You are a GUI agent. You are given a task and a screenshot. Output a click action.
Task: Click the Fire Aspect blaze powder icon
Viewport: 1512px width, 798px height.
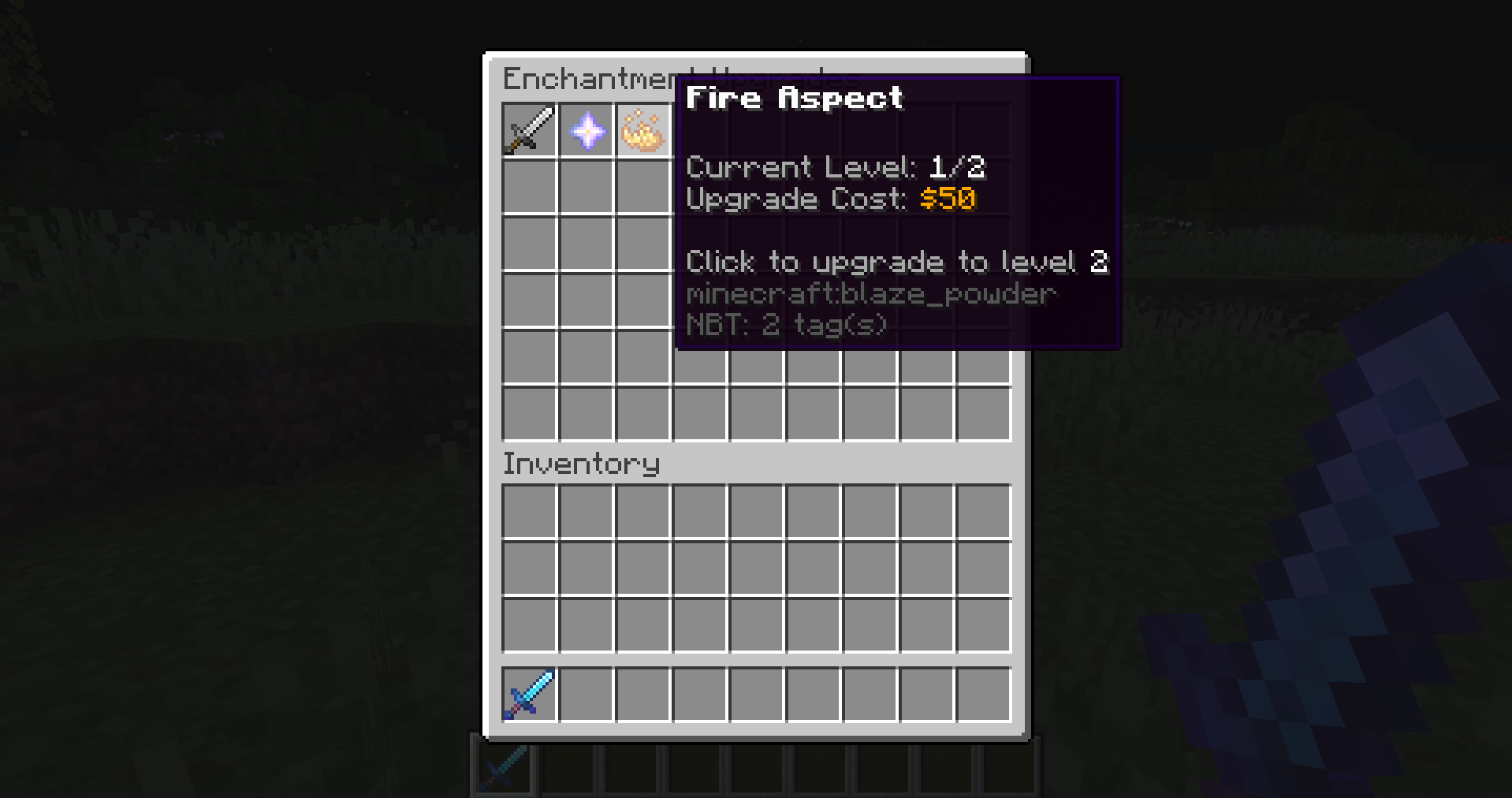point(643,130)
